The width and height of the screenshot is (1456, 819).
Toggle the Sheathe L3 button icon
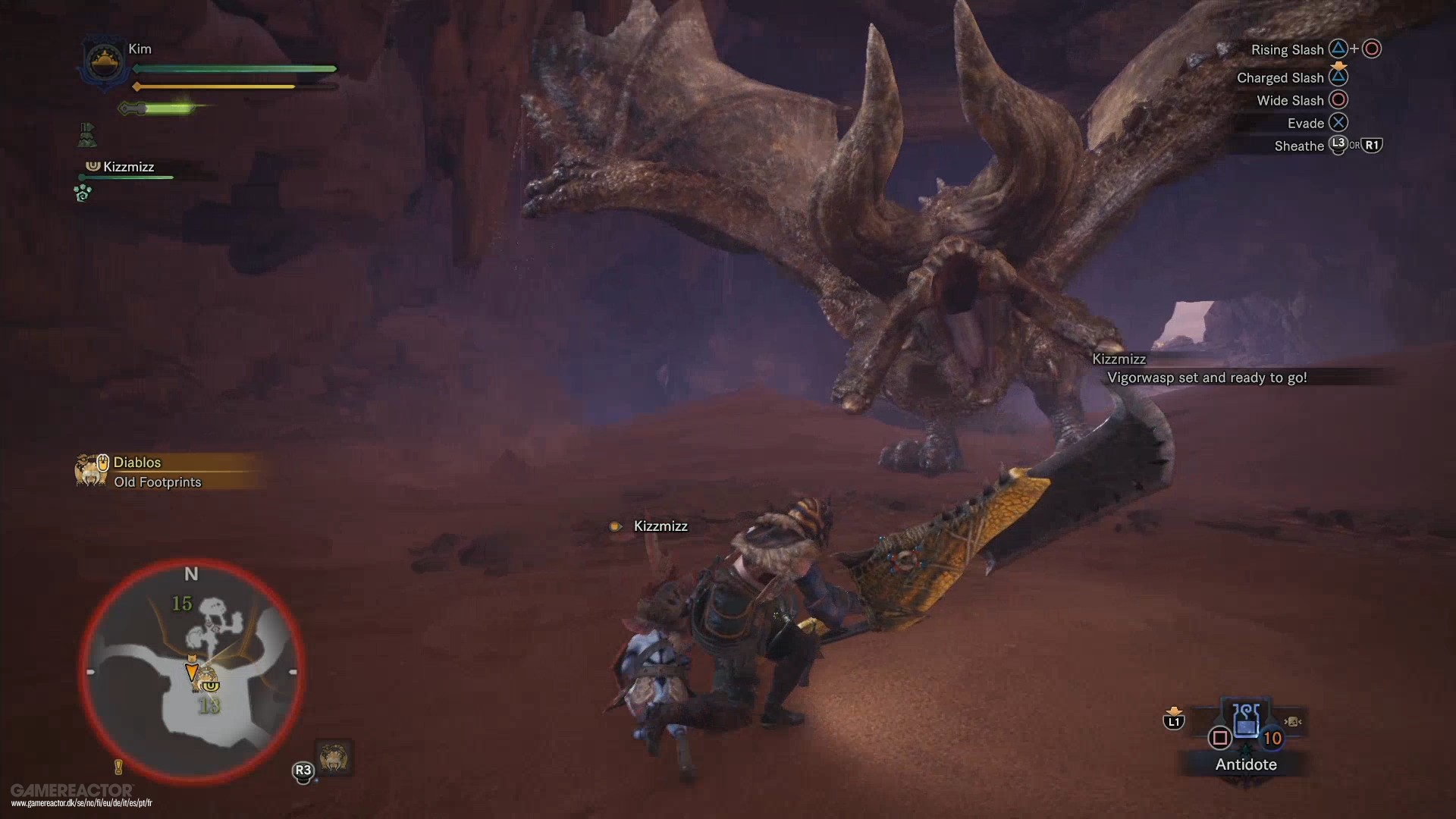1337,146
